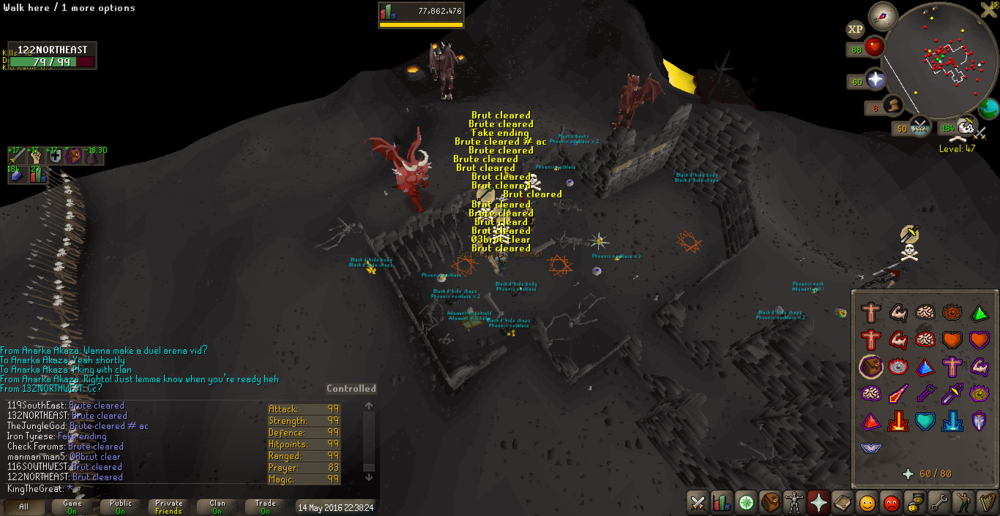Open the Music Player harp tab
1000x516 pixels.
pyautogui.click(x=986, y=502)
